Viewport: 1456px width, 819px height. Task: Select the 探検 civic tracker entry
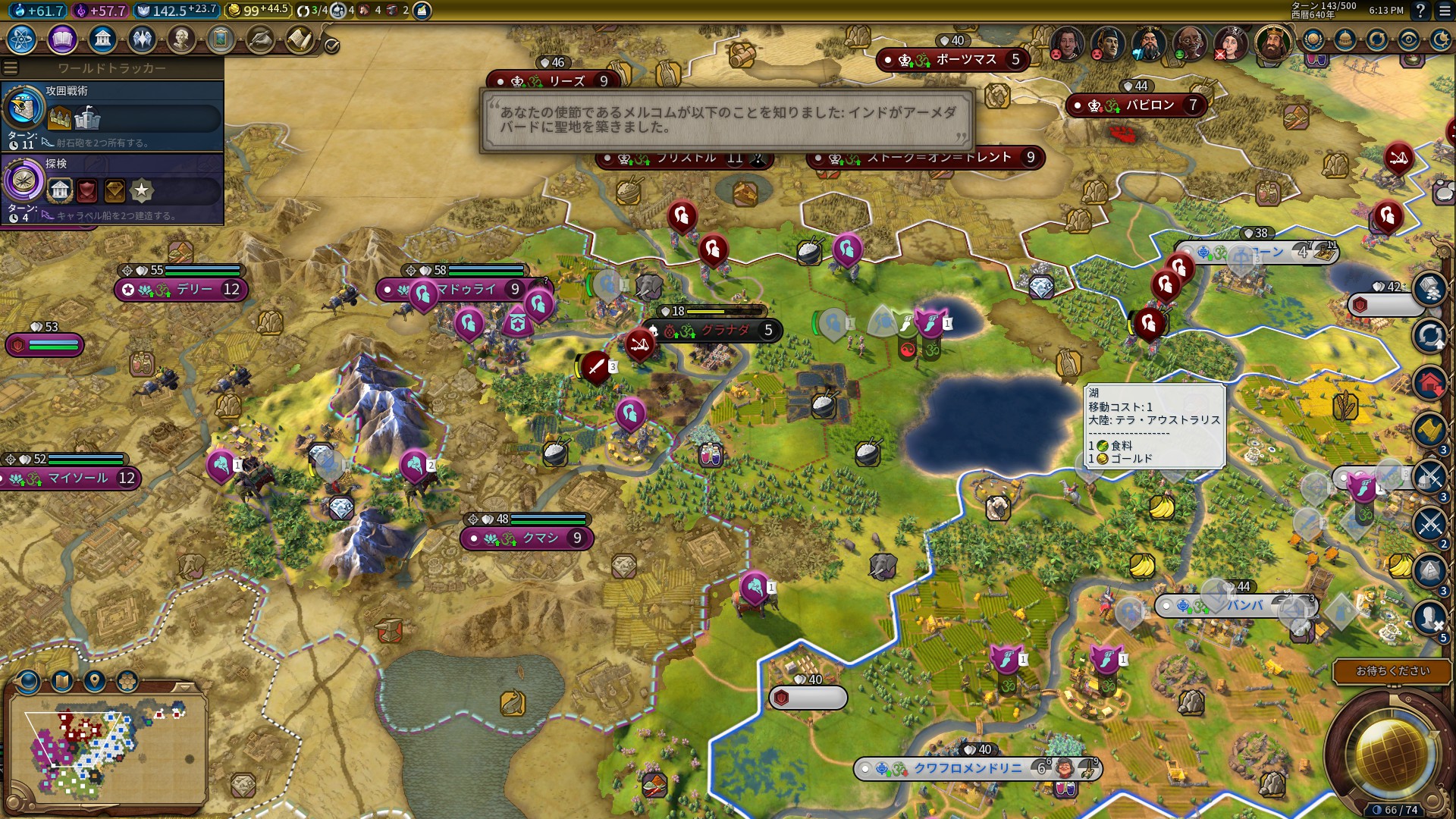pyautogui.click(x=112, y=188)
